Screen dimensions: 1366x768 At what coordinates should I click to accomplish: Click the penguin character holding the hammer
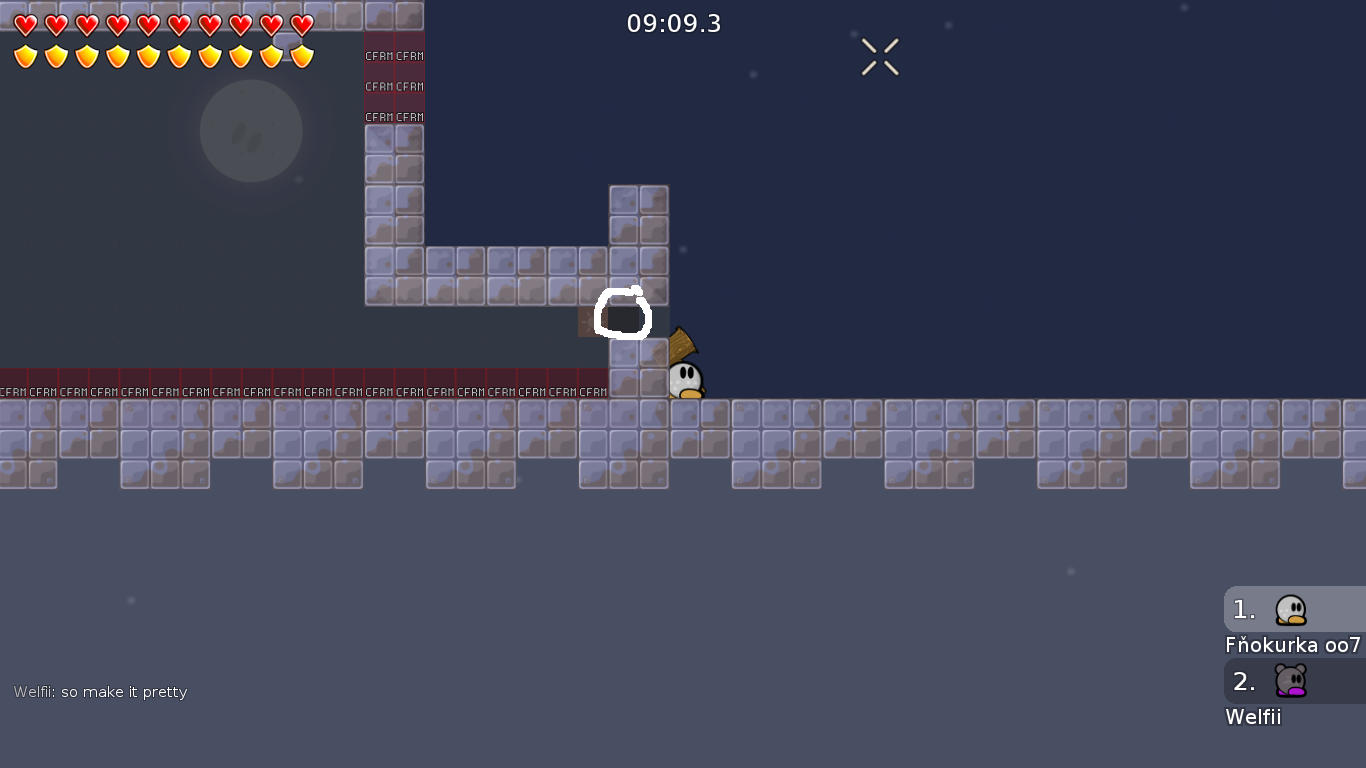(685, 377)
